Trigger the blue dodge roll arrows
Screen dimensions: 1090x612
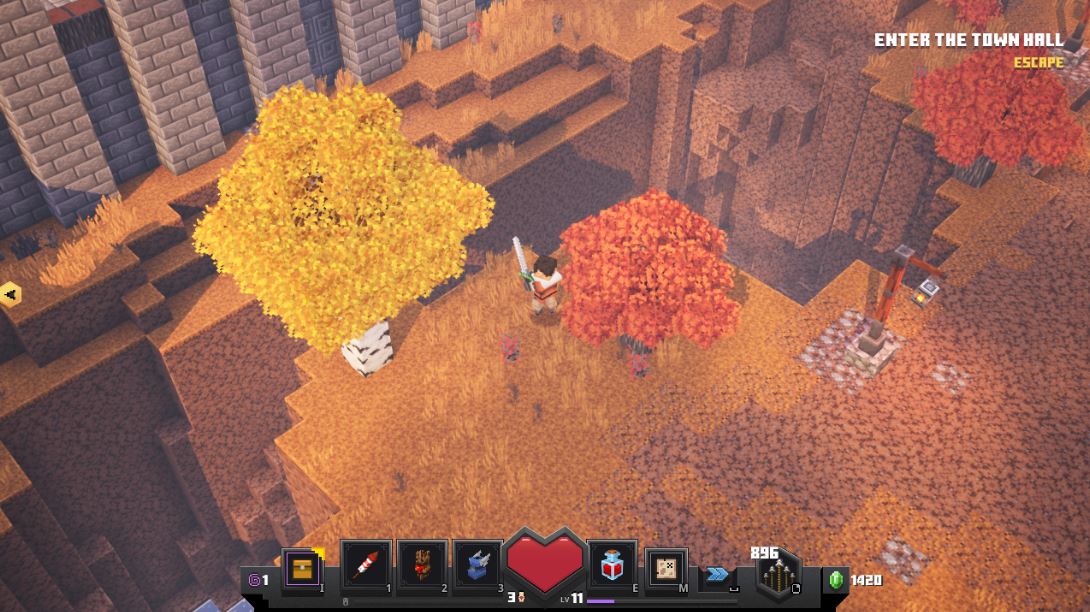[x=717, y=573]
